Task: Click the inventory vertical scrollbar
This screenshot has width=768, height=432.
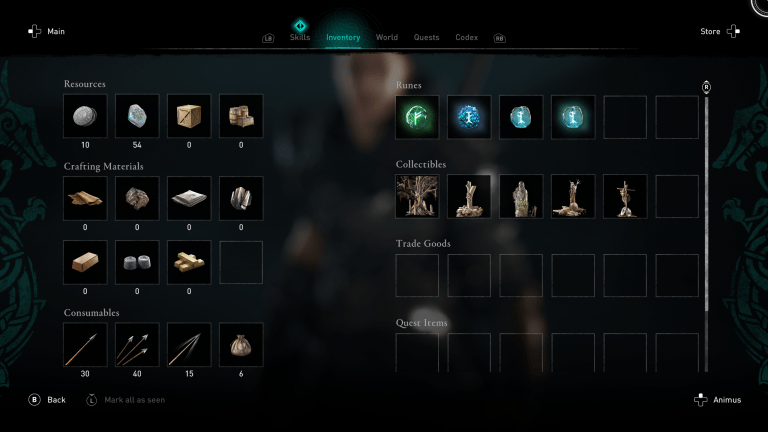Action: pyautogui.click(x=707, y=200)
